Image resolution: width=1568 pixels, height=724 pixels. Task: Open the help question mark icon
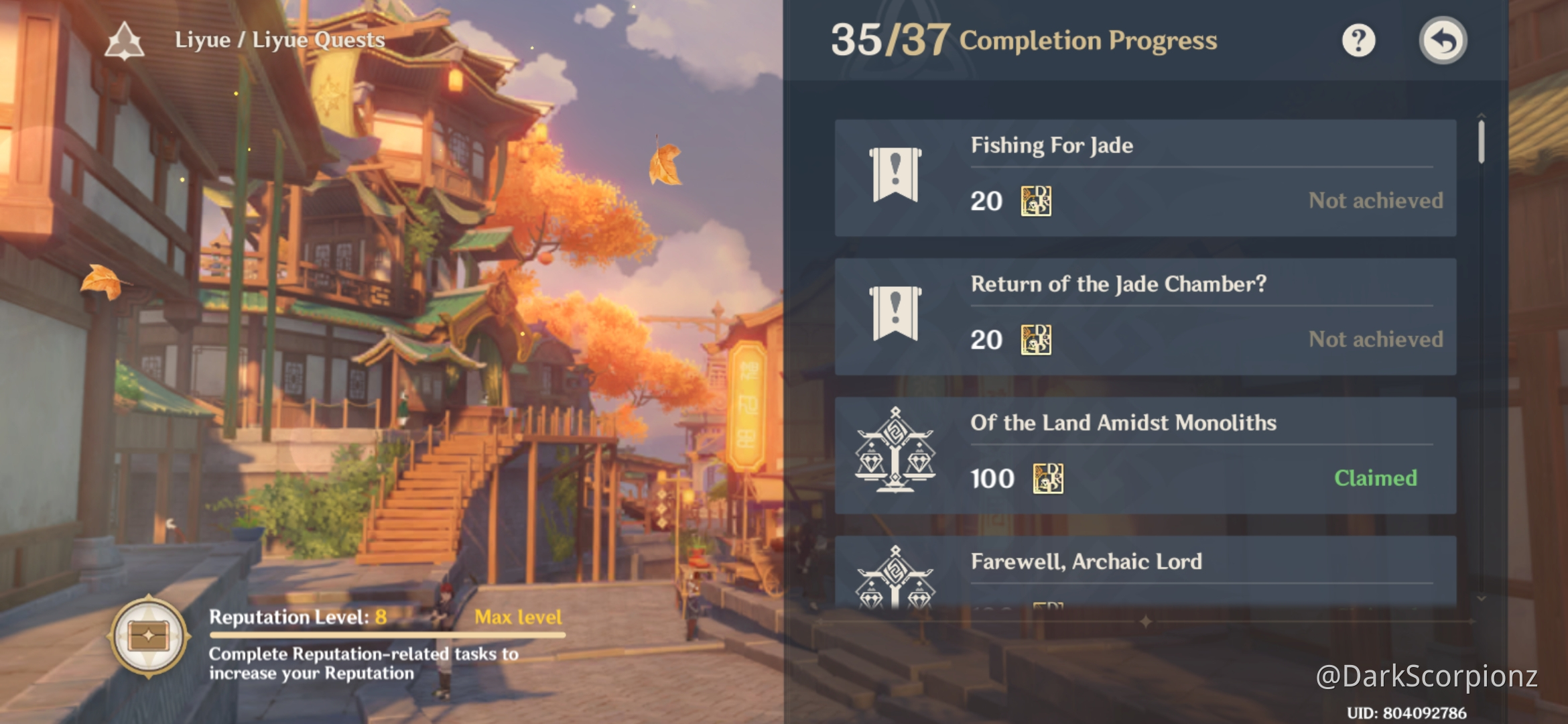click(1358, 42)
